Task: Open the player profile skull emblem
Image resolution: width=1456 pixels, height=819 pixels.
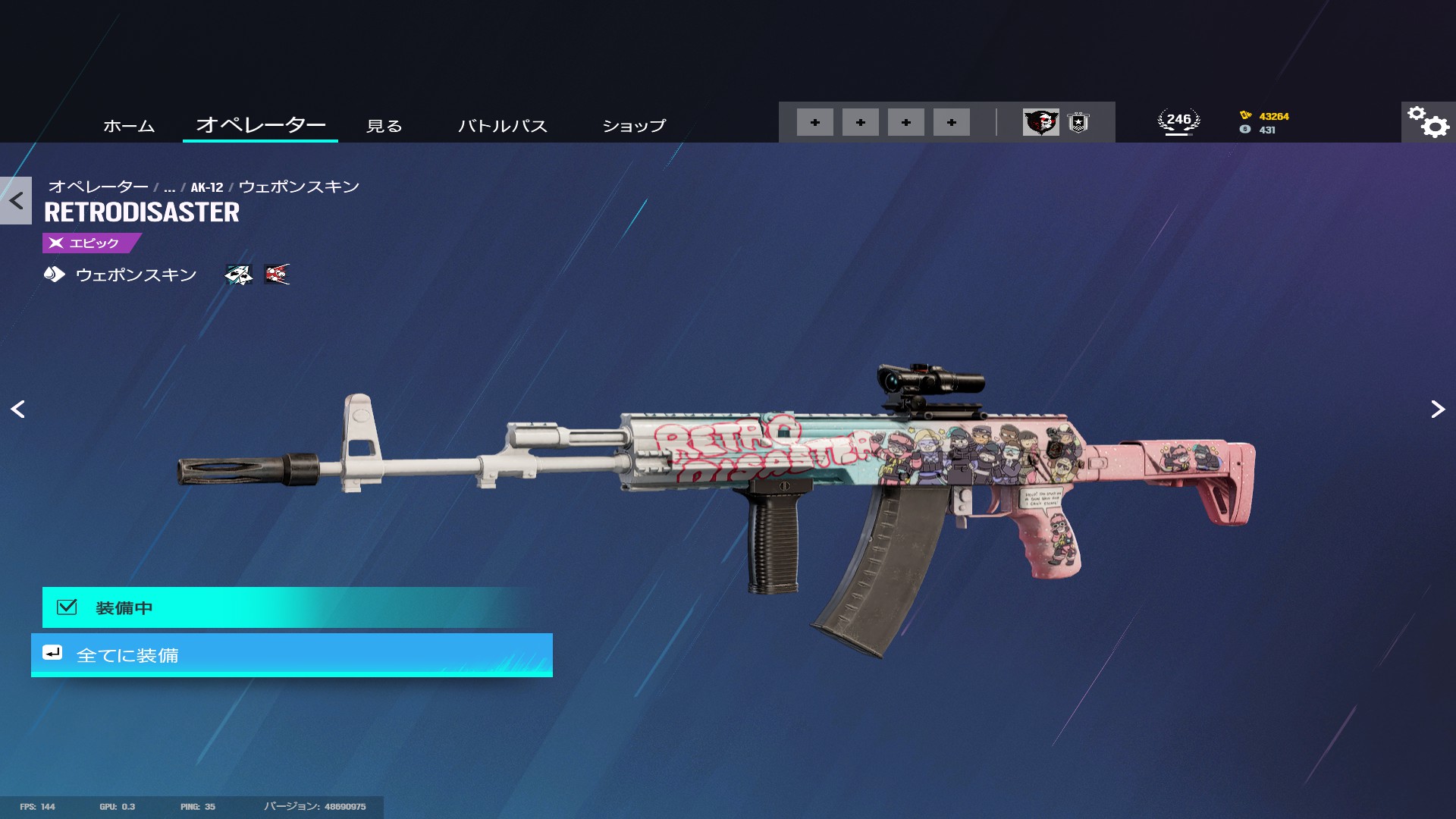Action: point(1040,122)
